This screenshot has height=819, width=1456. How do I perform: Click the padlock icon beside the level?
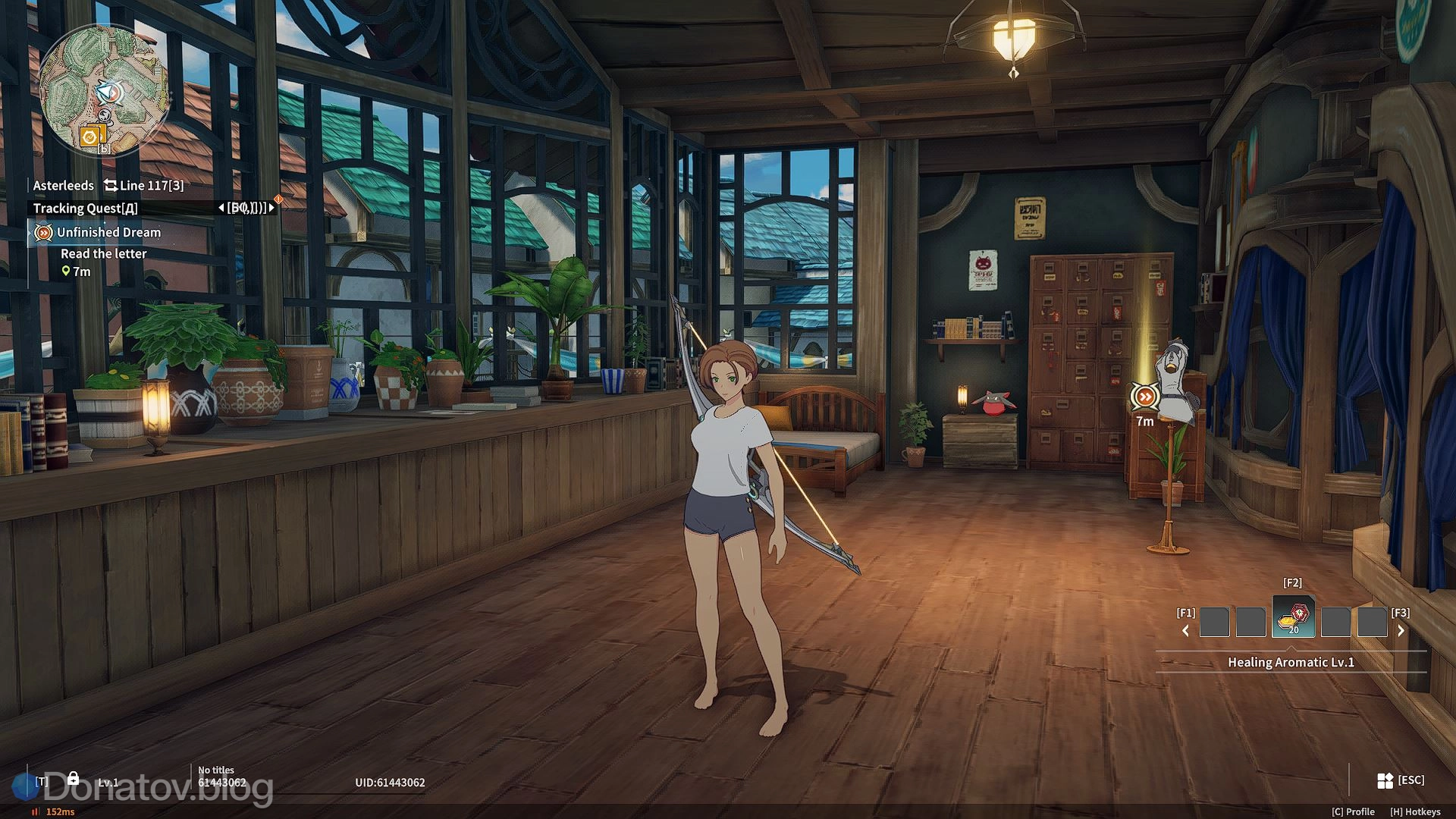pyautogui.click(x=73, y=778)
